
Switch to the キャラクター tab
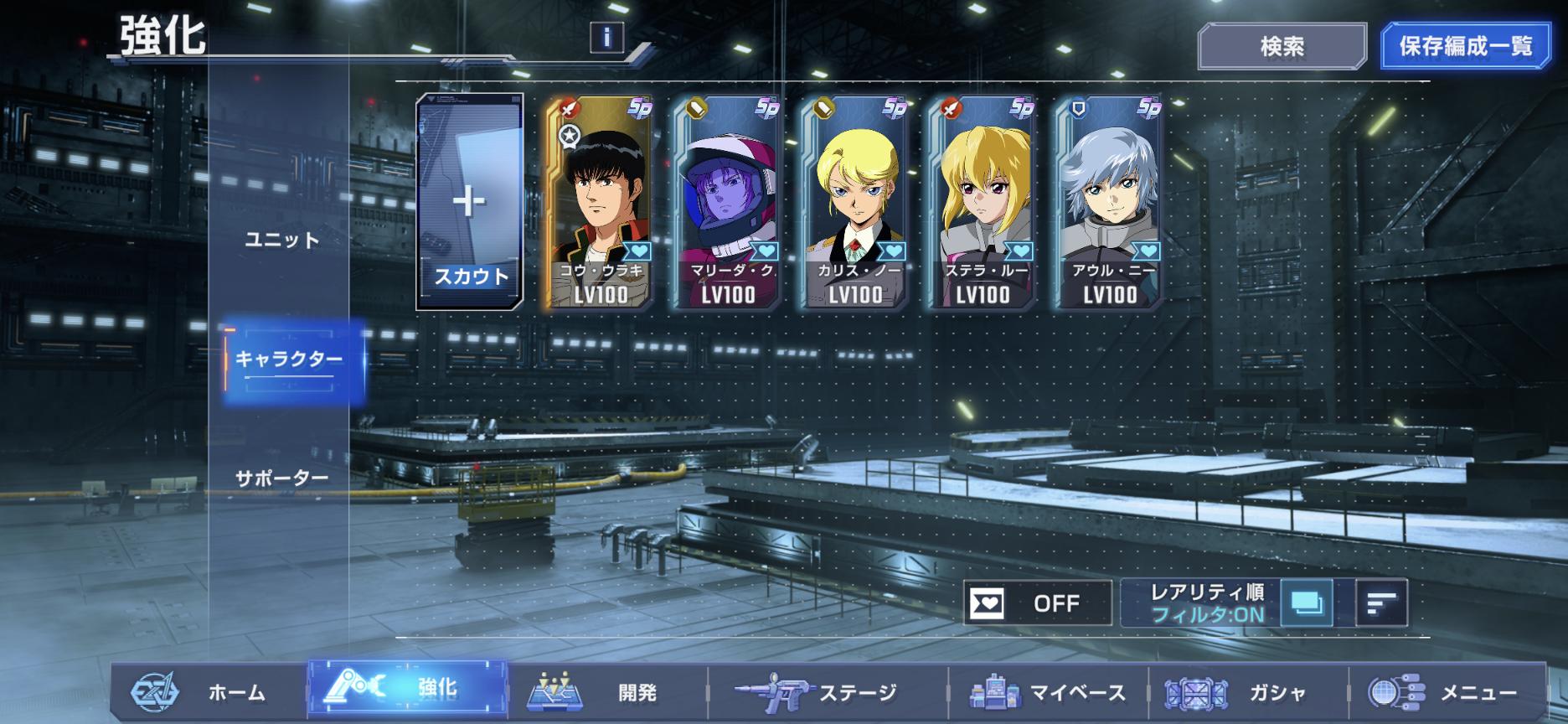coord(288,359)
